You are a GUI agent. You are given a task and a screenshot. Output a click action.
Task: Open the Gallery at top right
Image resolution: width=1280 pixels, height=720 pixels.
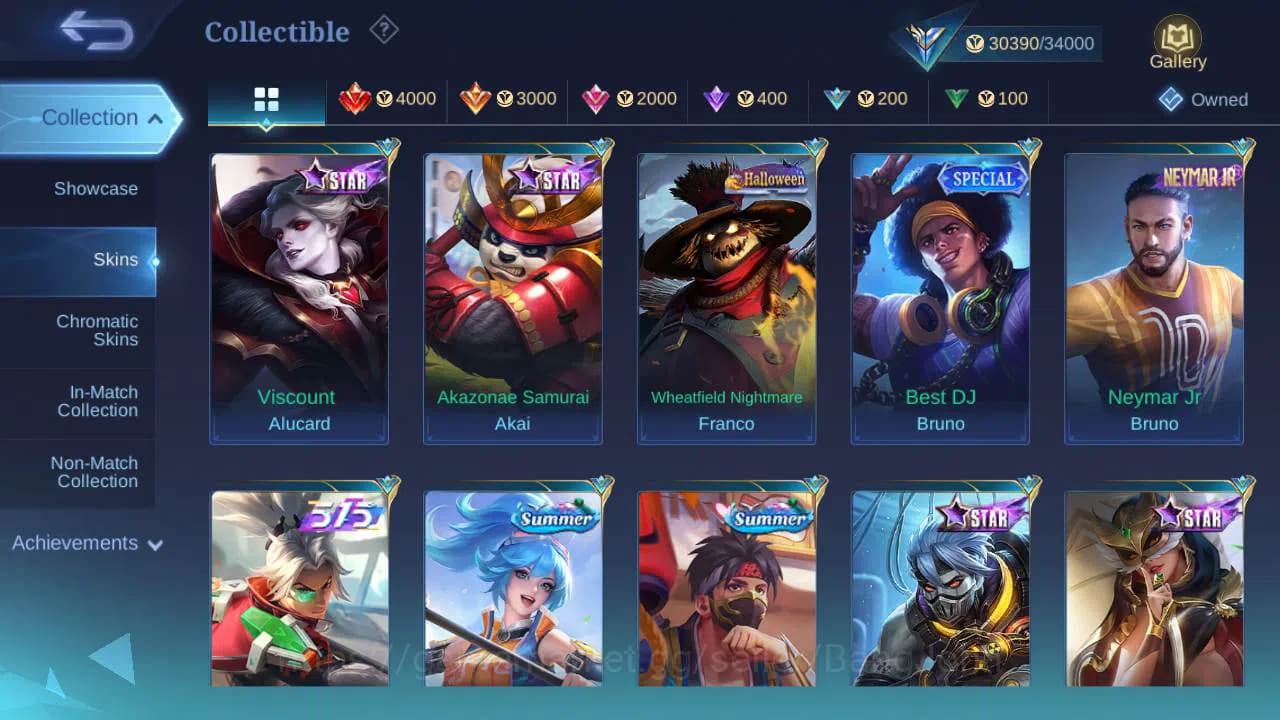click(1176, 42)
